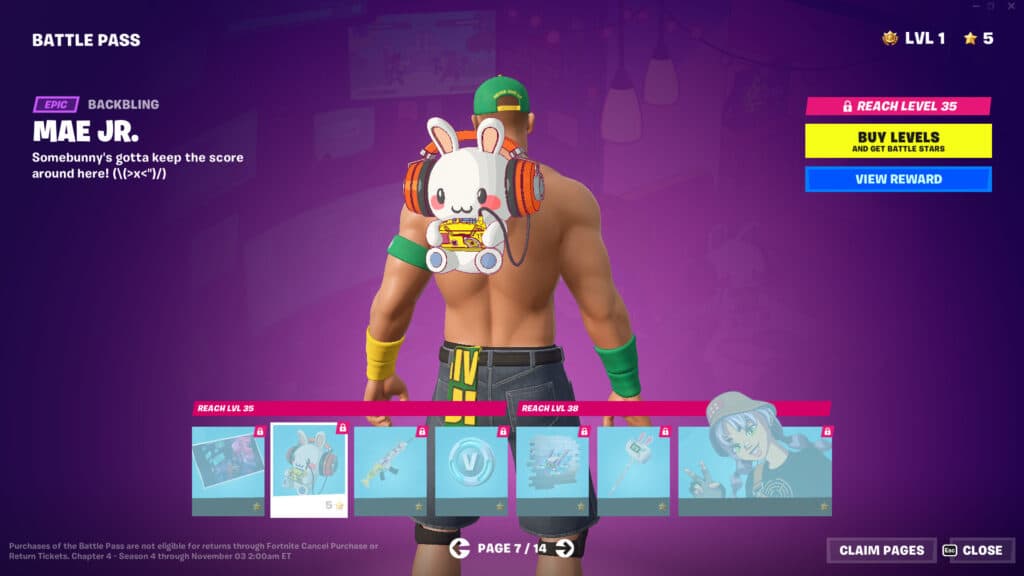Open the Claim Pages button

pyautogui.click(x=881, y=550)
